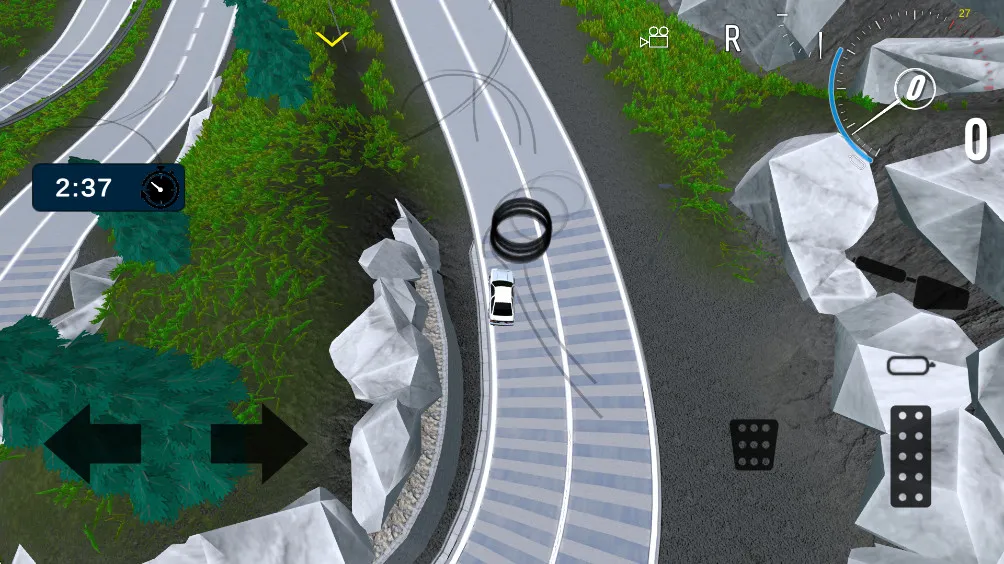The image size is (1004, 564).
Task: Pull the handbrake lever icon
Action: (912, 283)
